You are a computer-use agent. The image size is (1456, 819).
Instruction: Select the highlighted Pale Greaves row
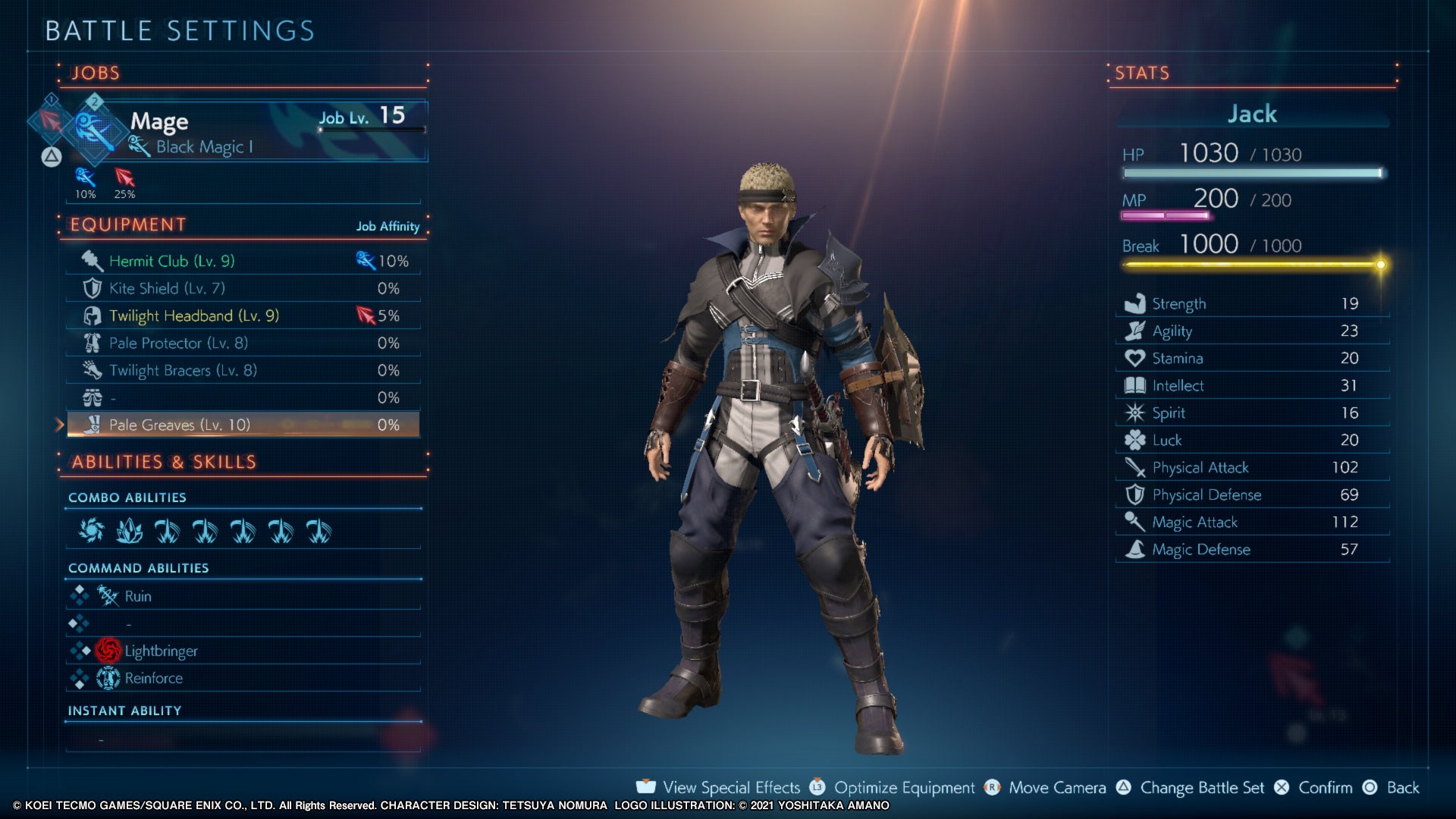click(241, 425)
